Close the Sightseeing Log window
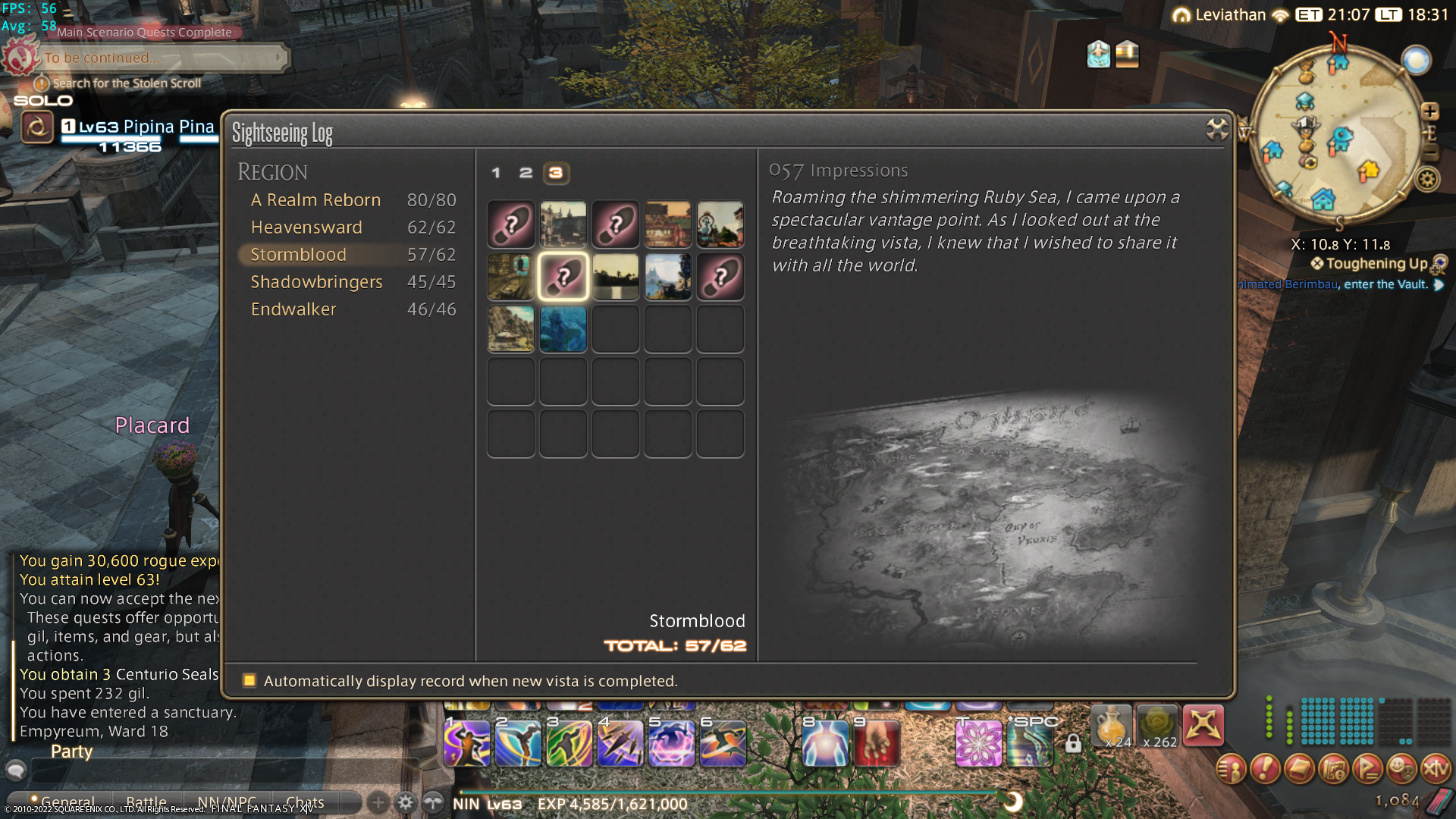1456x819 pixels. (1216, 130)
